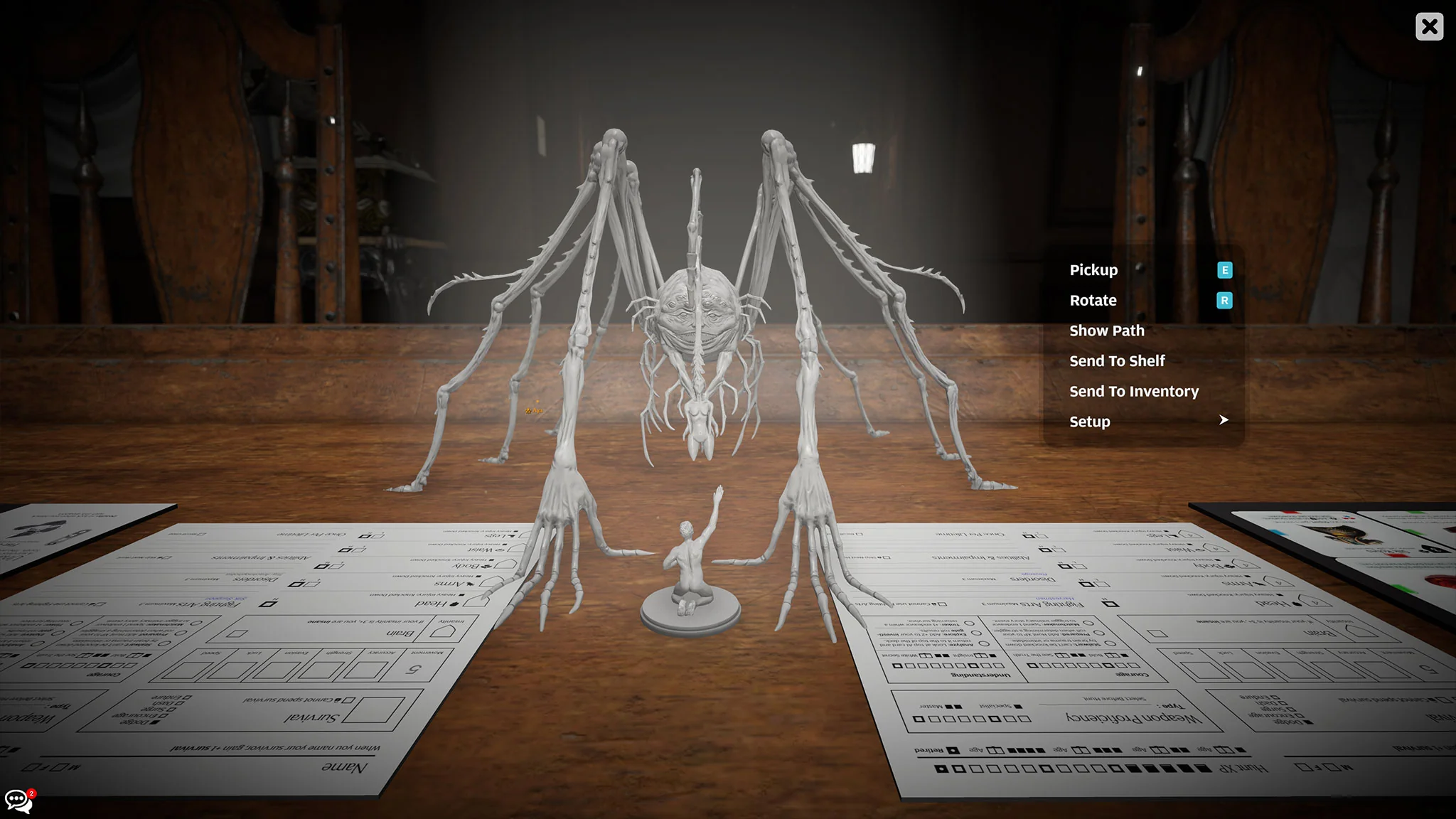Click Pickup to grab the monster

click(x=1093, y=270)
